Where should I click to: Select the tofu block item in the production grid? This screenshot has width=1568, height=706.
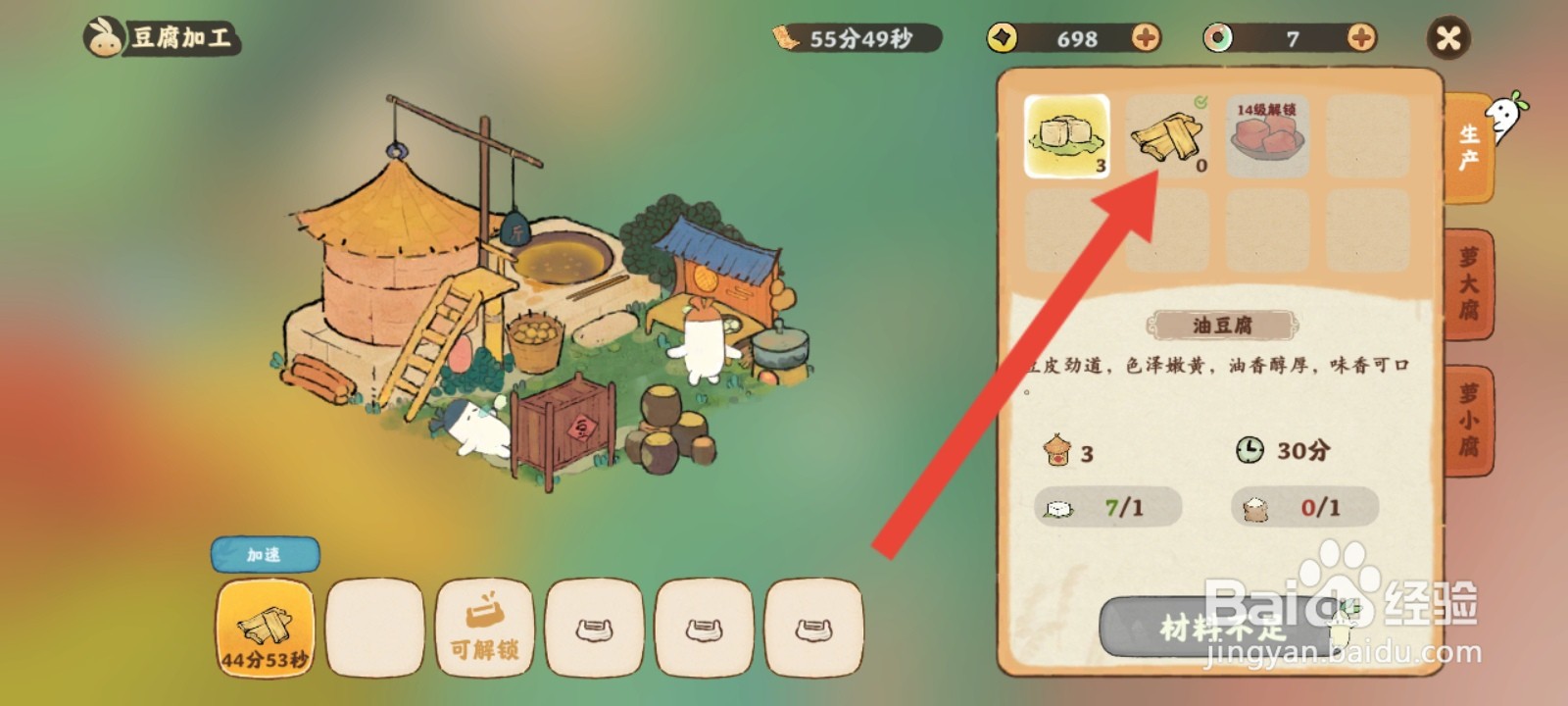coord(1065,136)
